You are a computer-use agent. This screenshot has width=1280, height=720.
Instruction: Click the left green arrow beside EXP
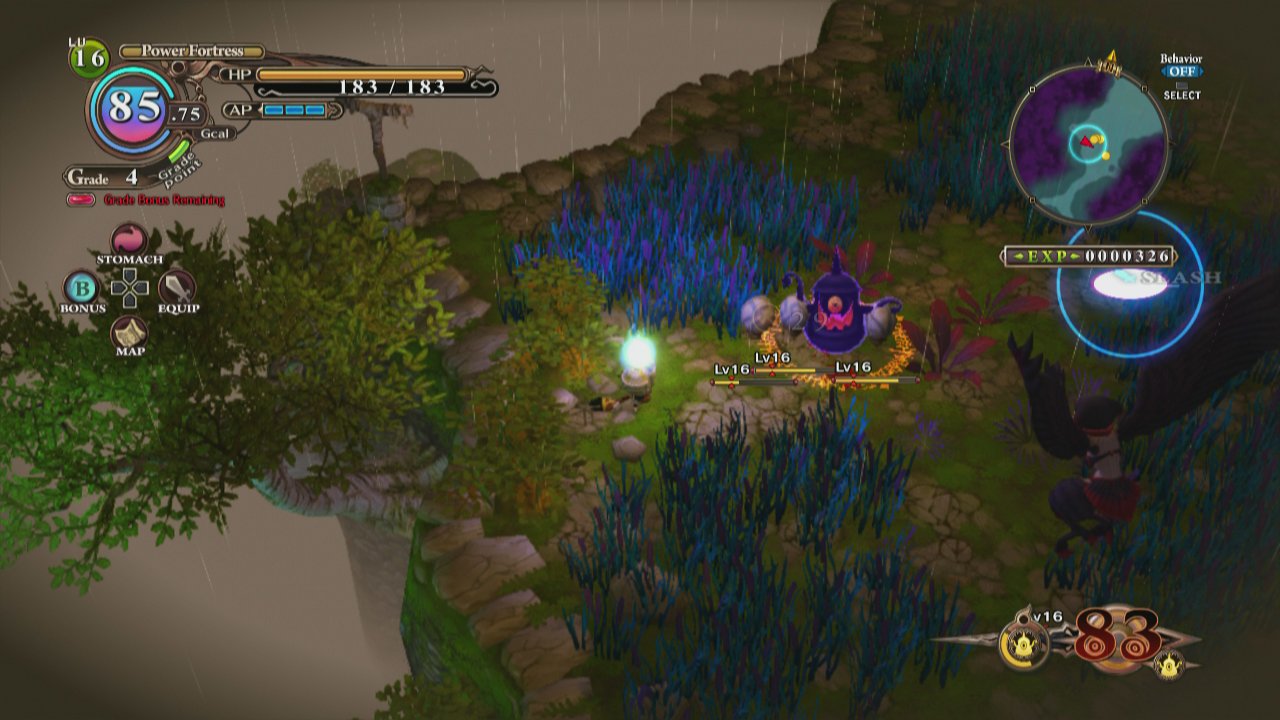[1021, 254]
